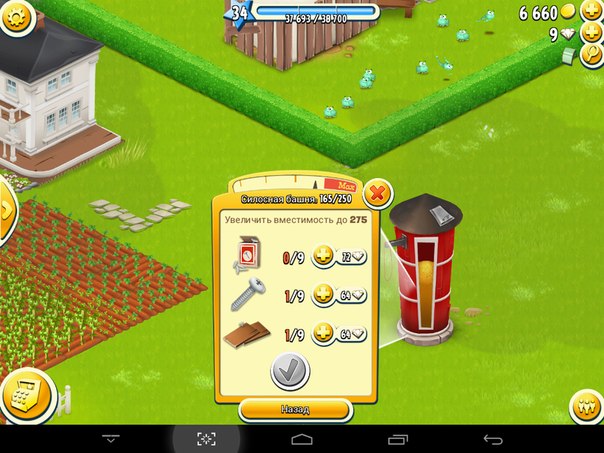Image resolution: width=604 pixels, height=453 pixels.
Task: Close the silo upgrade dialog
Action: (377, 192)
